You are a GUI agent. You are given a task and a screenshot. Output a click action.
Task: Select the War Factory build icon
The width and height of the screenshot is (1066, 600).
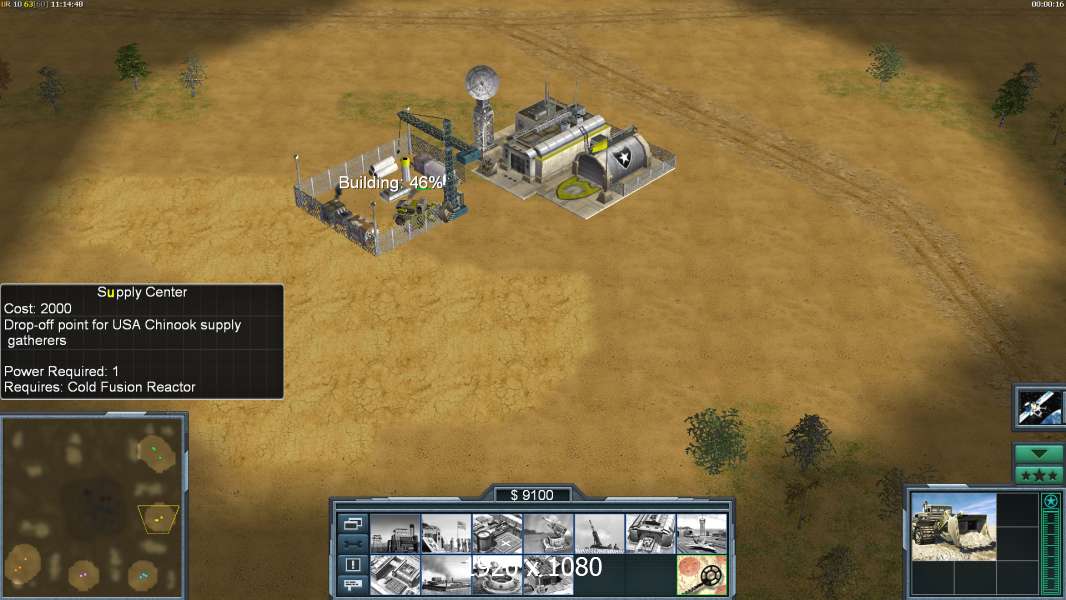[x=650, y=534]
